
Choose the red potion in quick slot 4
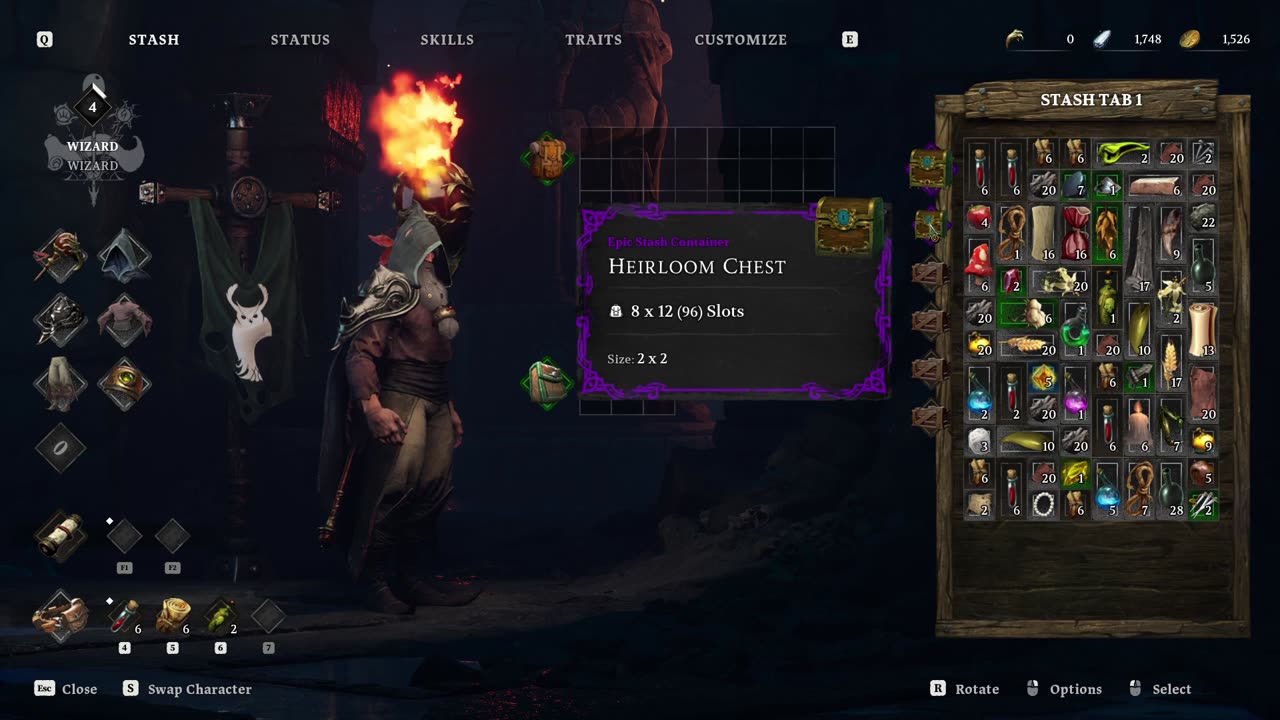[124, 616]
